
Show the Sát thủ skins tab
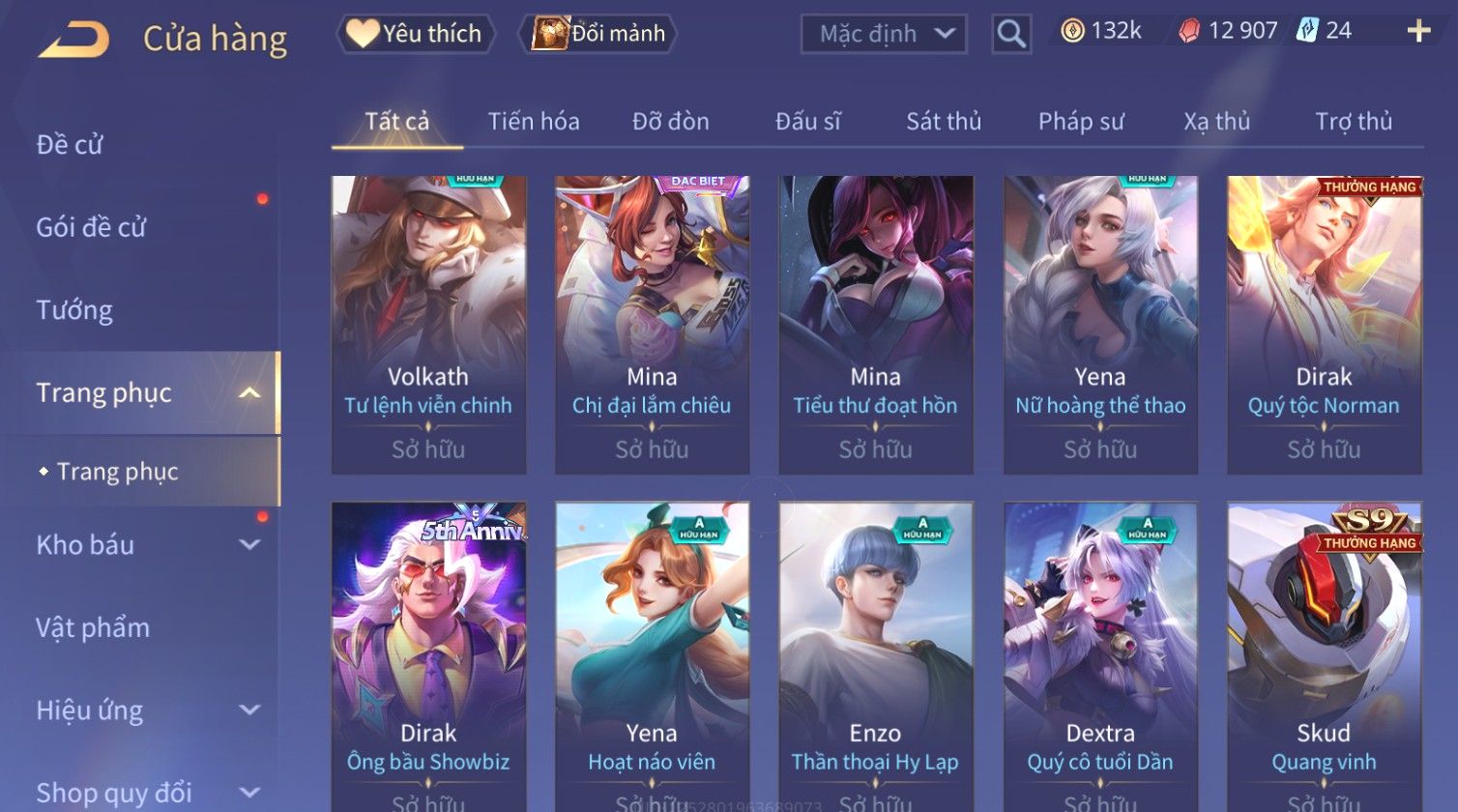click(943, 122)
